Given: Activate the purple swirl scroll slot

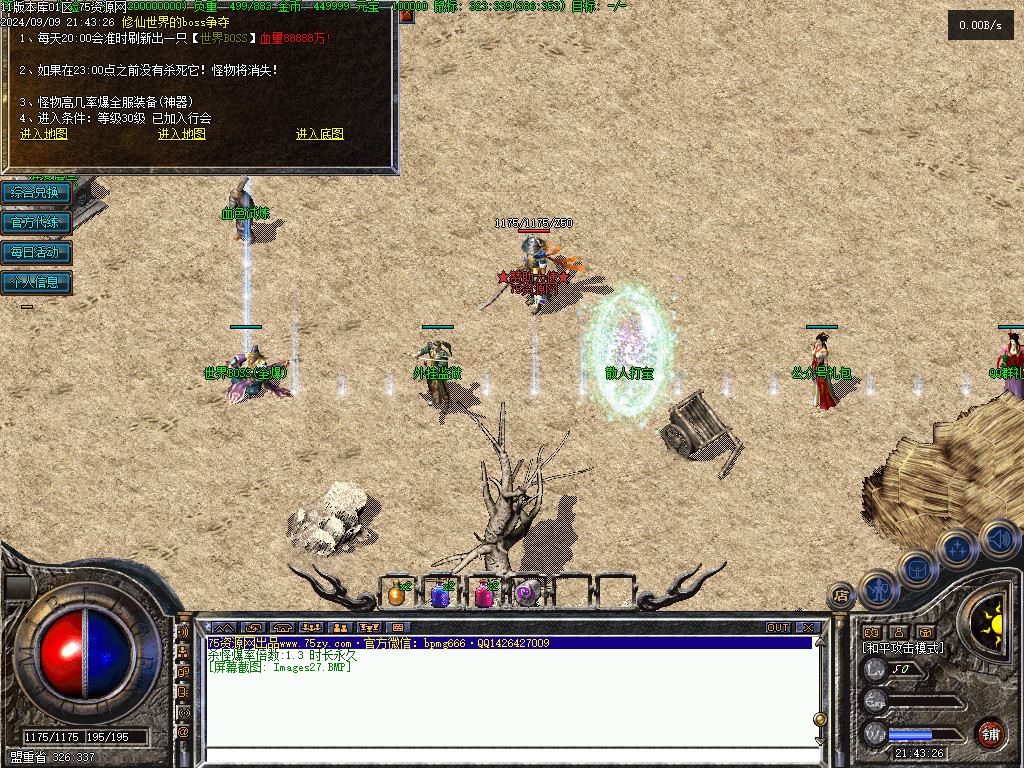Looking at the screenshot, I should 527,595.
